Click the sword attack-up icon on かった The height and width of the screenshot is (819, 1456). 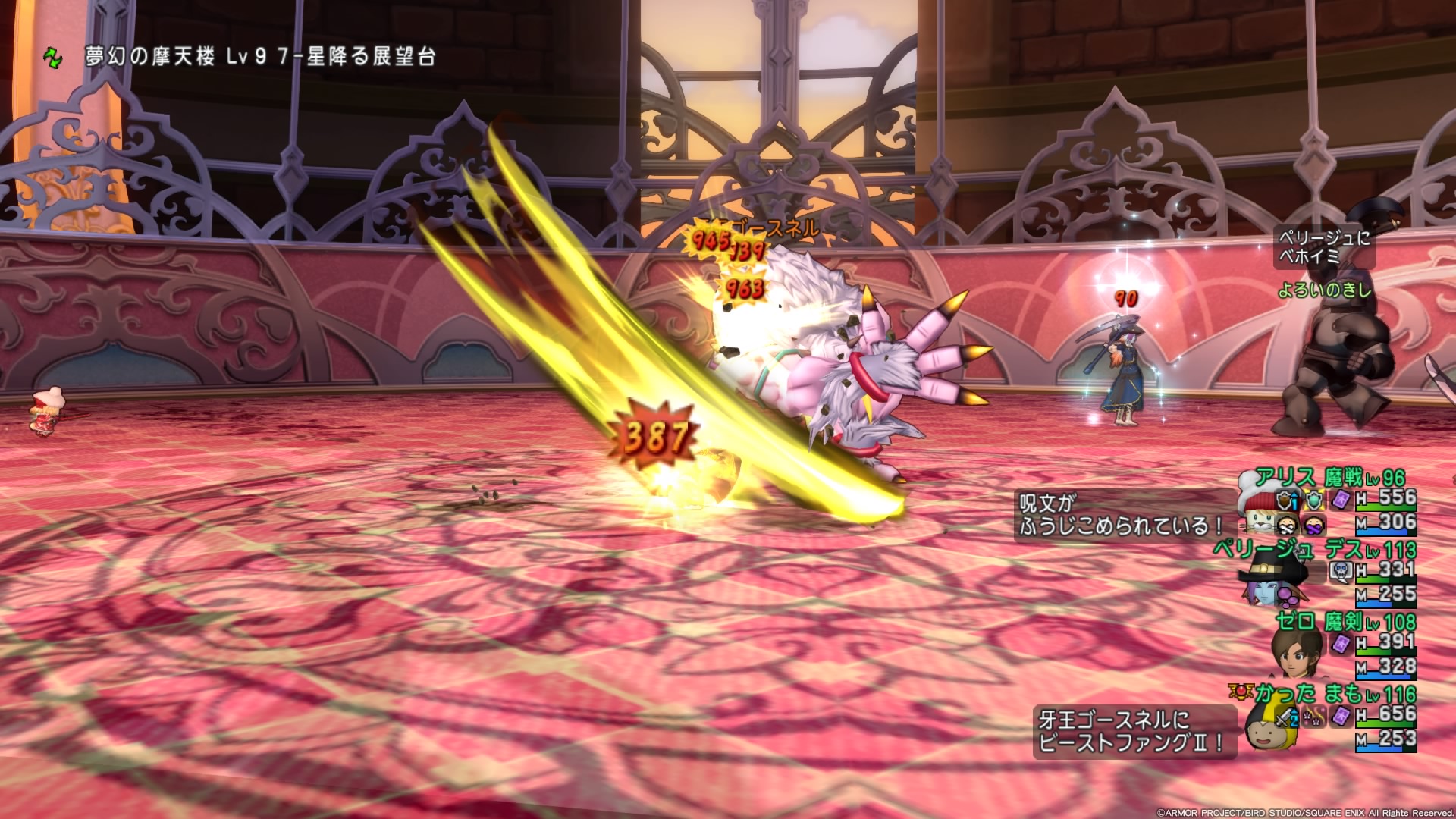pyautogui.click(x=1286, y=717)
